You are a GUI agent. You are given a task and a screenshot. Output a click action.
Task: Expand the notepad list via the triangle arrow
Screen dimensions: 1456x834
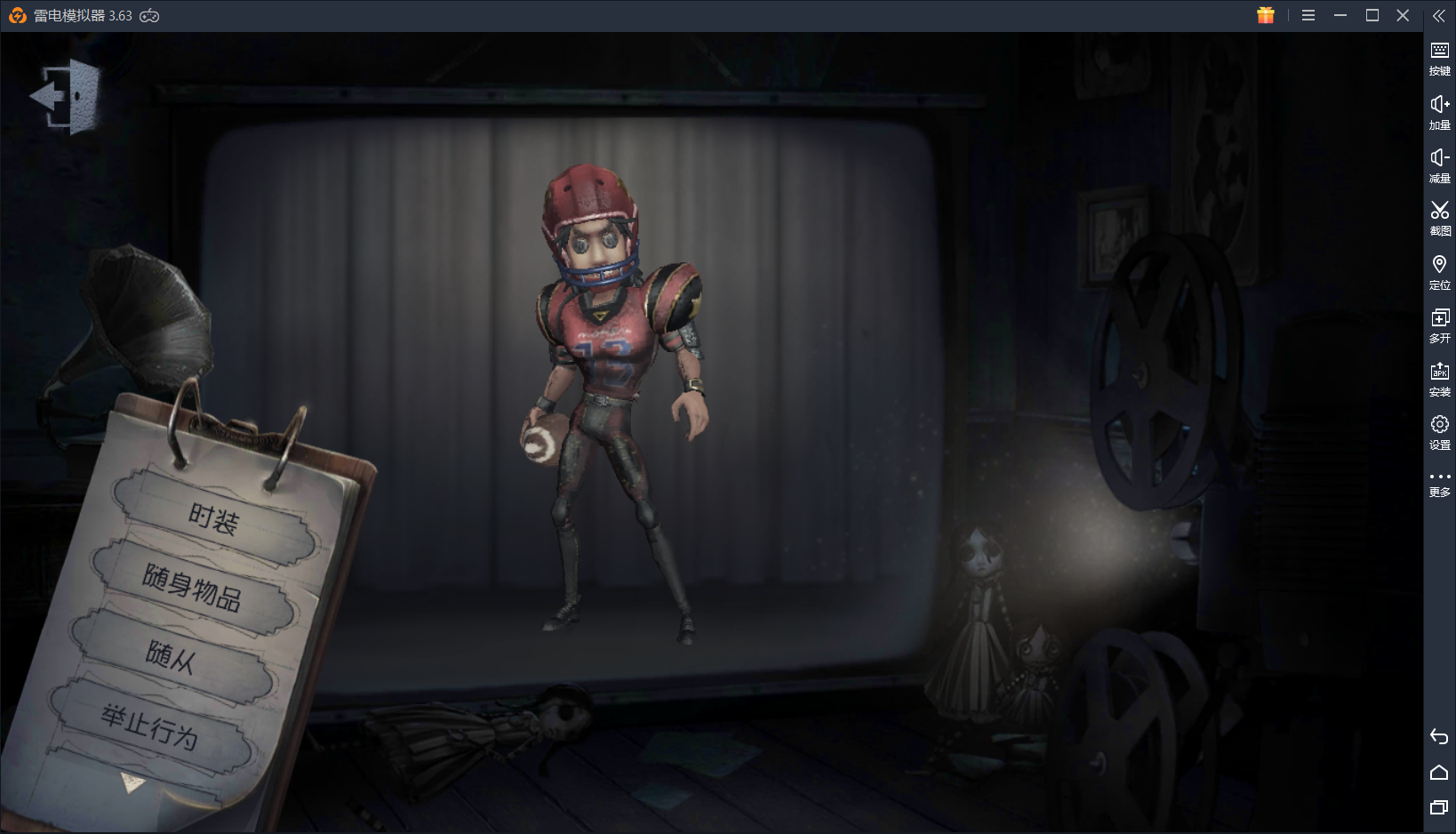[x=132, y=784]
